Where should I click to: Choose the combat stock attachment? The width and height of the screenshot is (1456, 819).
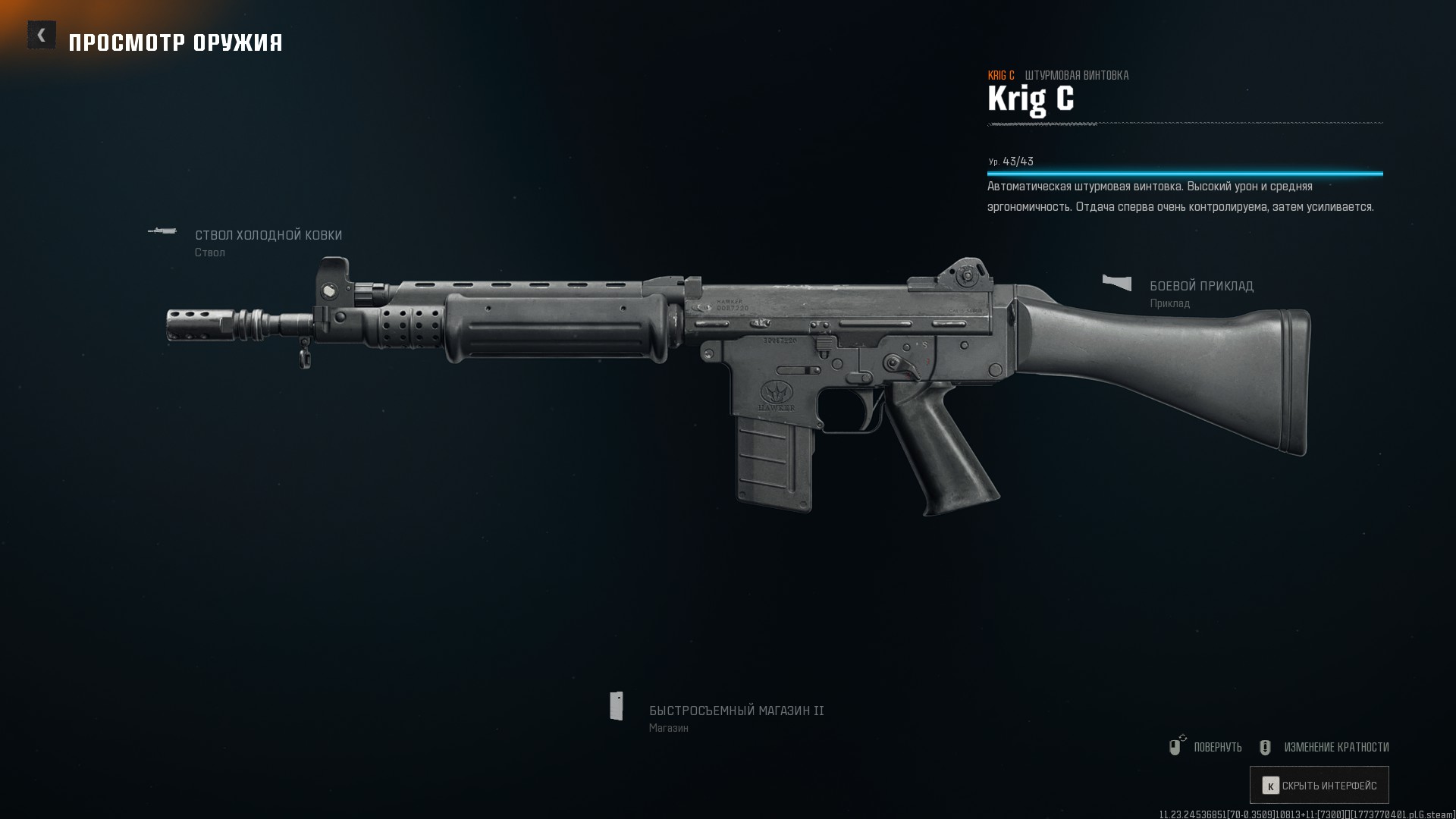click(x=1200, y=287)
